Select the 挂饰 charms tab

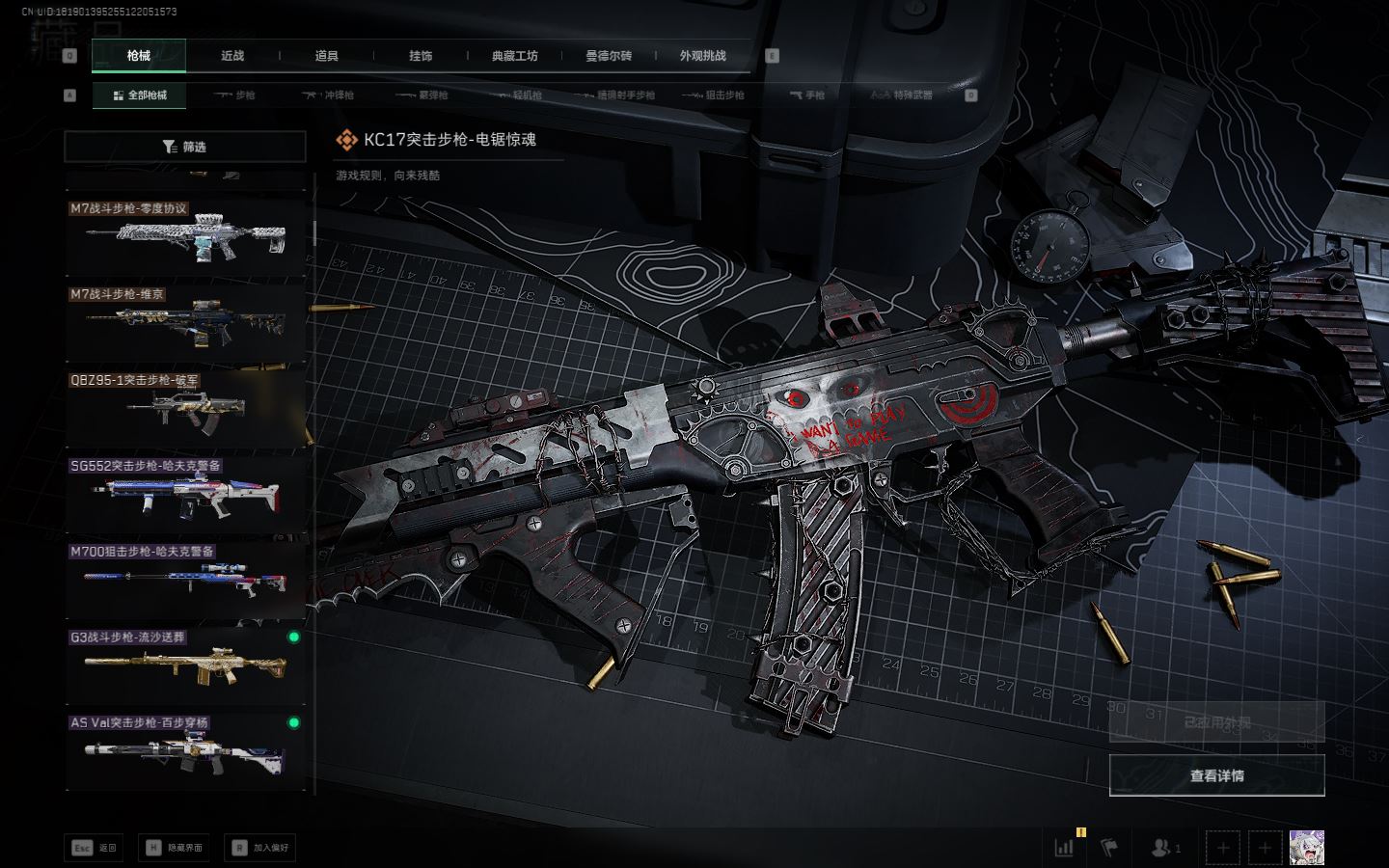tap(421, 56)
